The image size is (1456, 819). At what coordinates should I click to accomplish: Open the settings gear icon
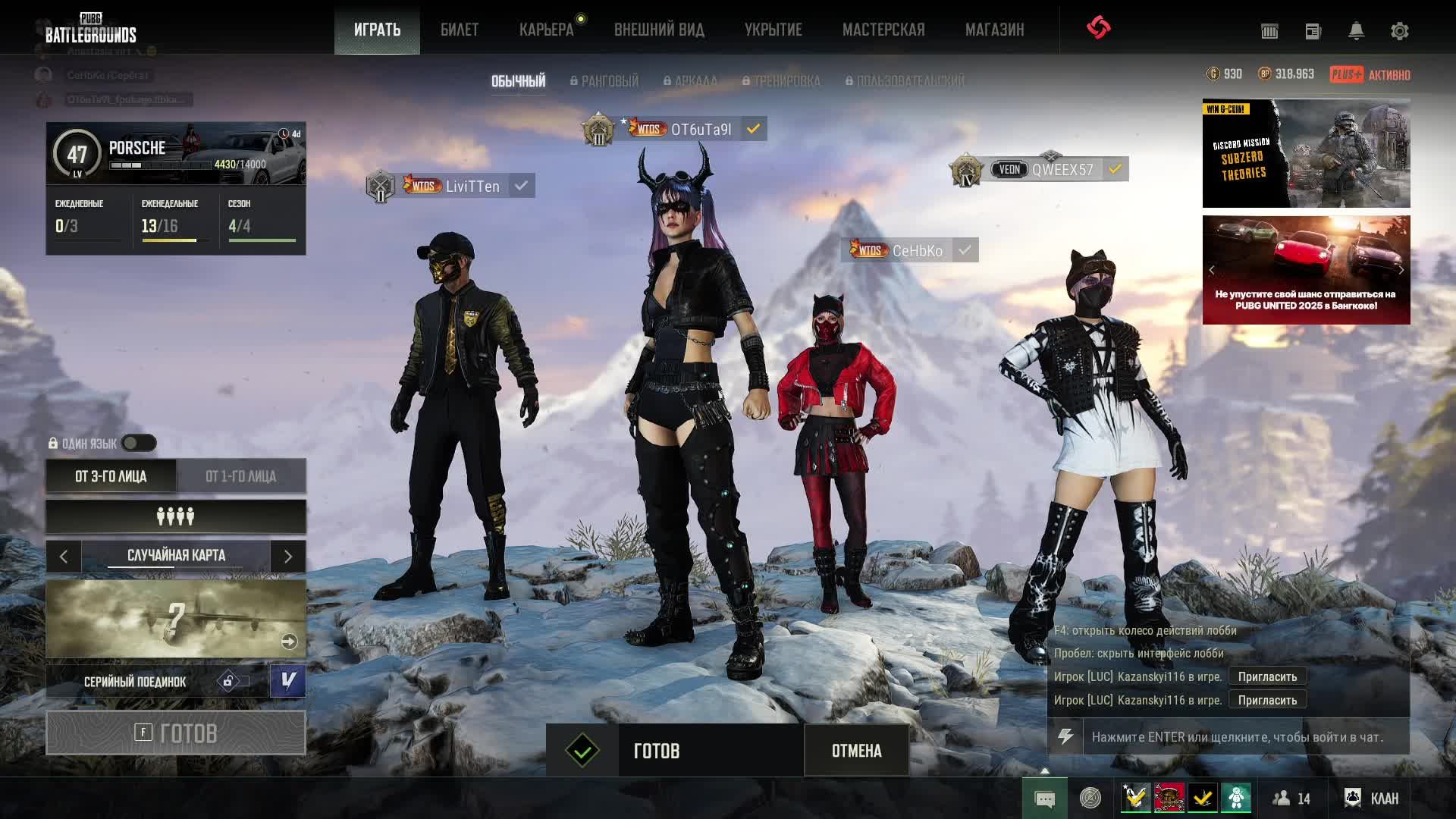(1399, 31)
